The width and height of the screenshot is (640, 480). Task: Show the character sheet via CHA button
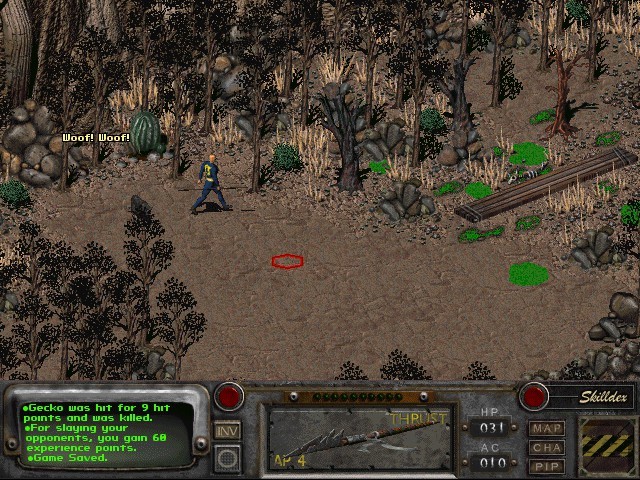[x=547, y=447]
